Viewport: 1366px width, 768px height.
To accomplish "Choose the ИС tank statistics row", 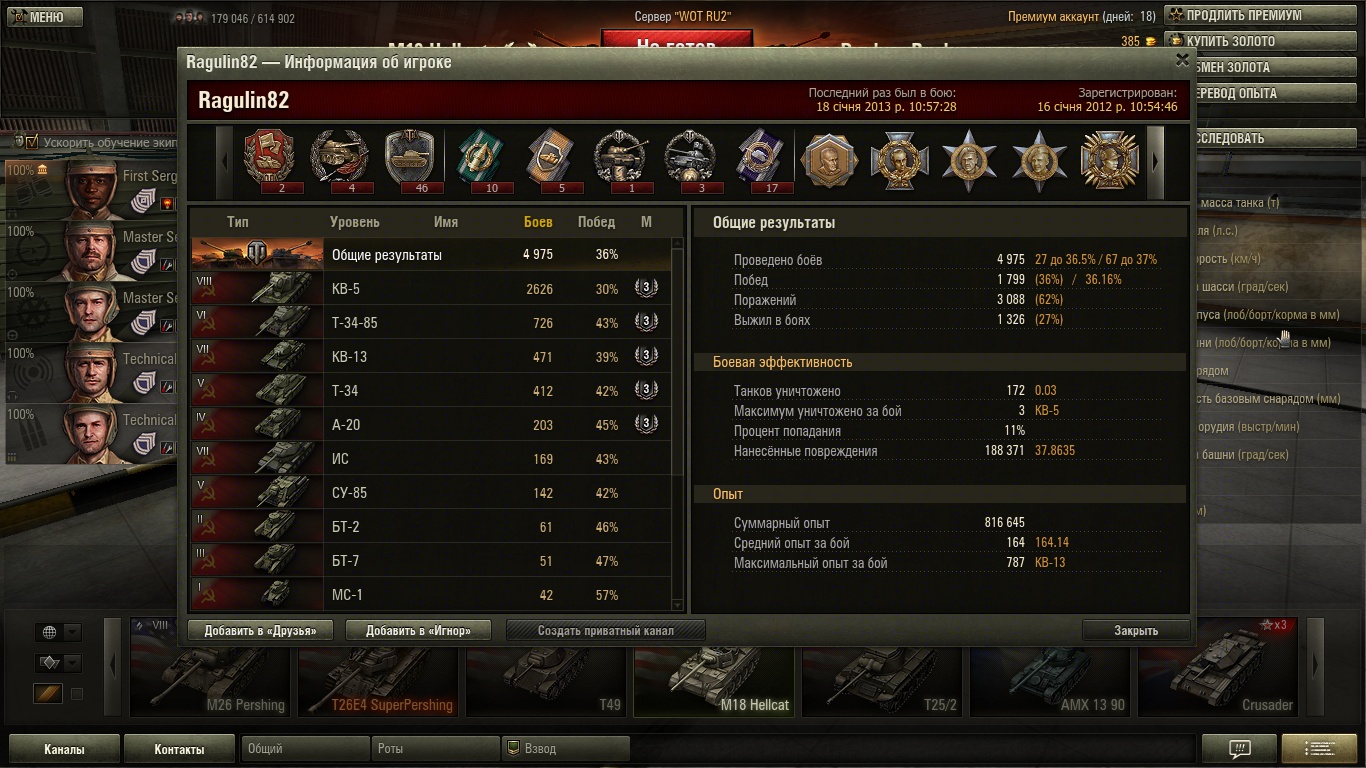I will 430,459.
